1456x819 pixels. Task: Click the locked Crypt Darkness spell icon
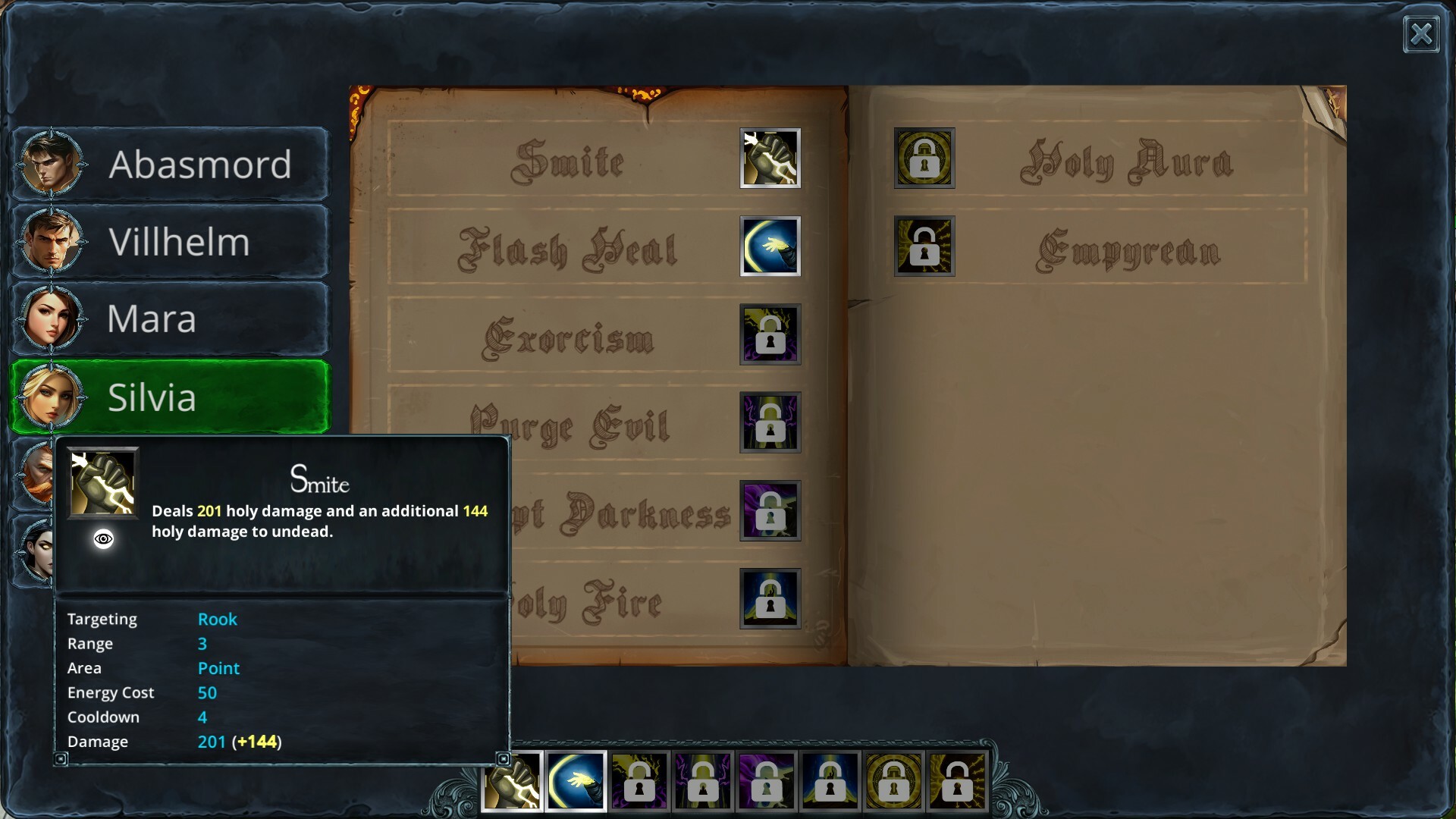coord(770,511)
